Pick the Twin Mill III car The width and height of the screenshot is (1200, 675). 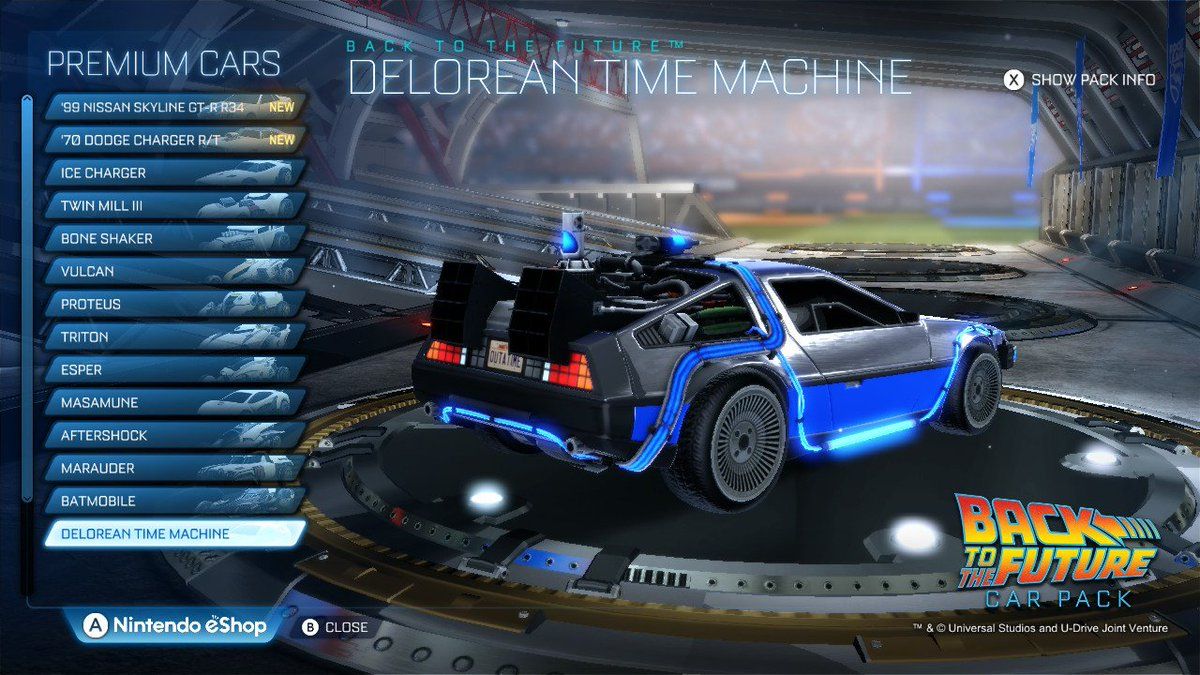(172, 206)
